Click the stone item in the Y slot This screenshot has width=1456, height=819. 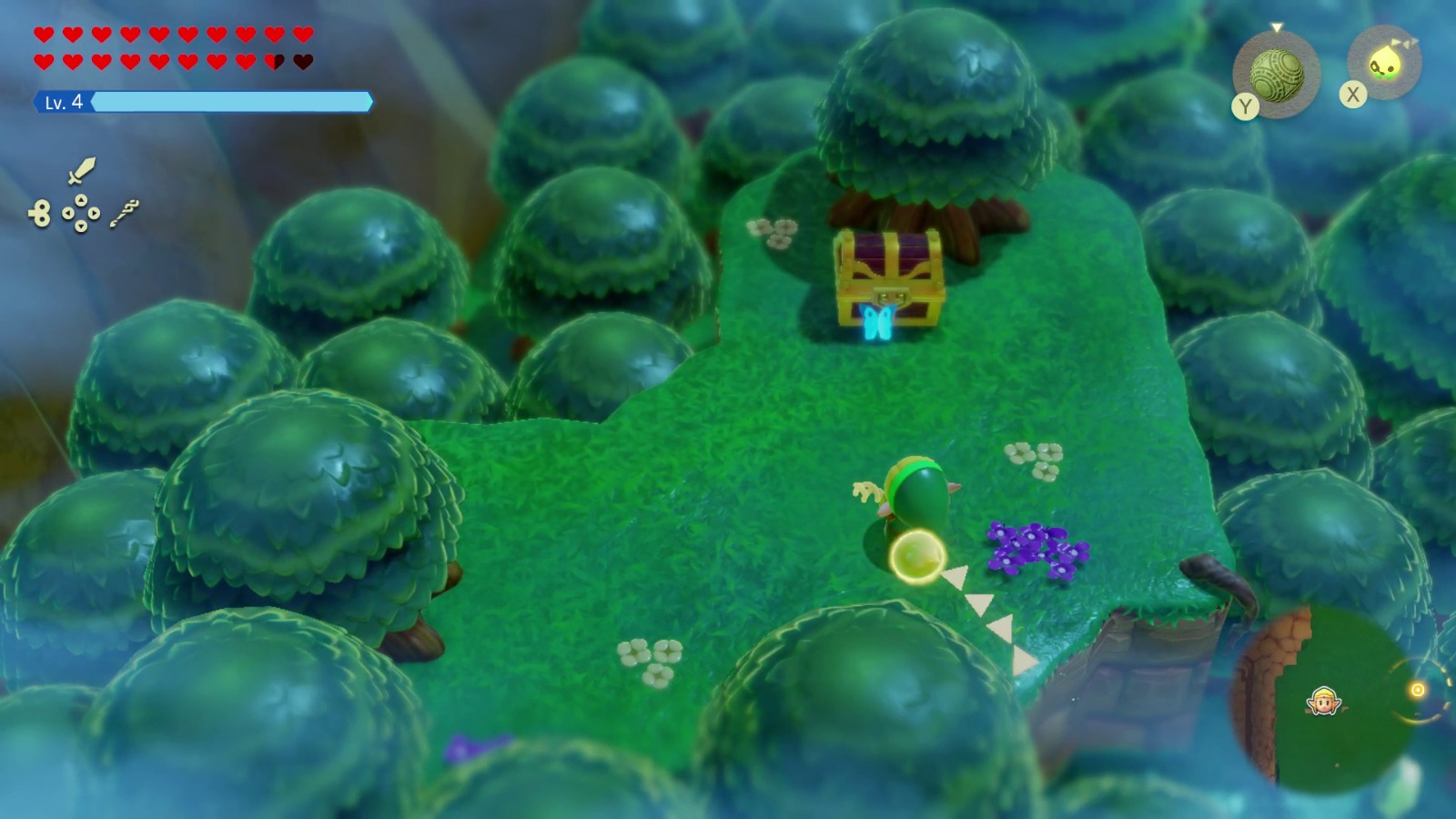tap(1277, 73)
